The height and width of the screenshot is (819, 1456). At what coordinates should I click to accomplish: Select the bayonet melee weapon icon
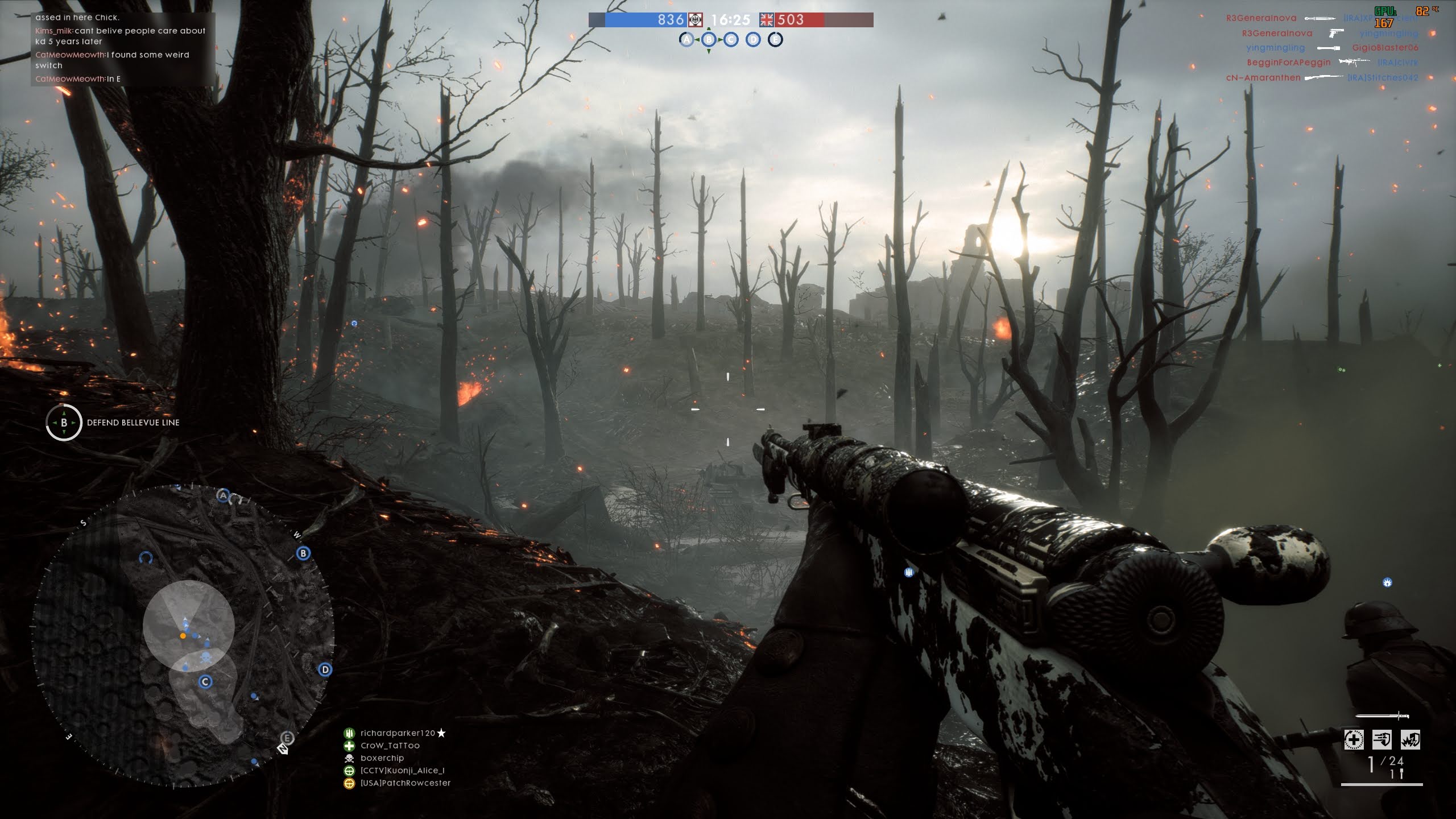pos(1382,715)
